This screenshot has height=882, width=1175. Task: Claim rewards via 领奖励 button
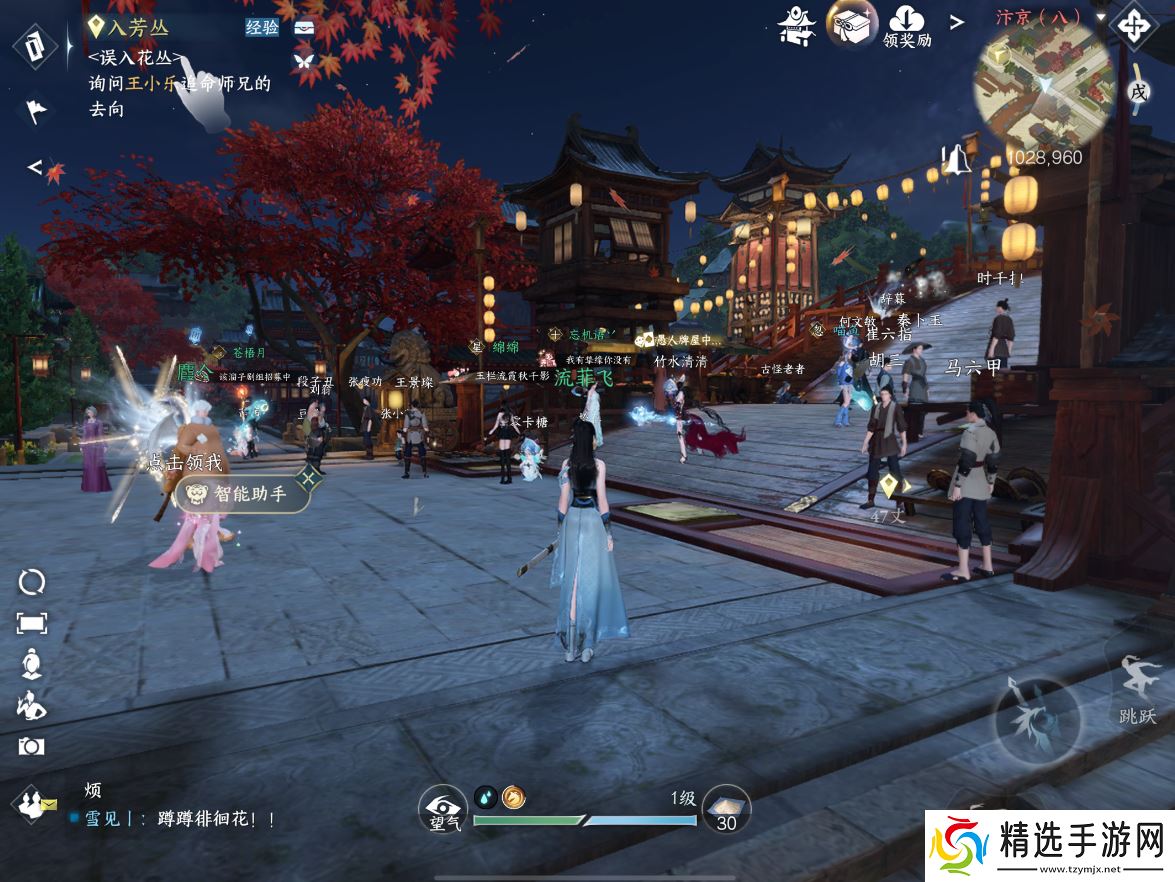click(x=907, y=26)
